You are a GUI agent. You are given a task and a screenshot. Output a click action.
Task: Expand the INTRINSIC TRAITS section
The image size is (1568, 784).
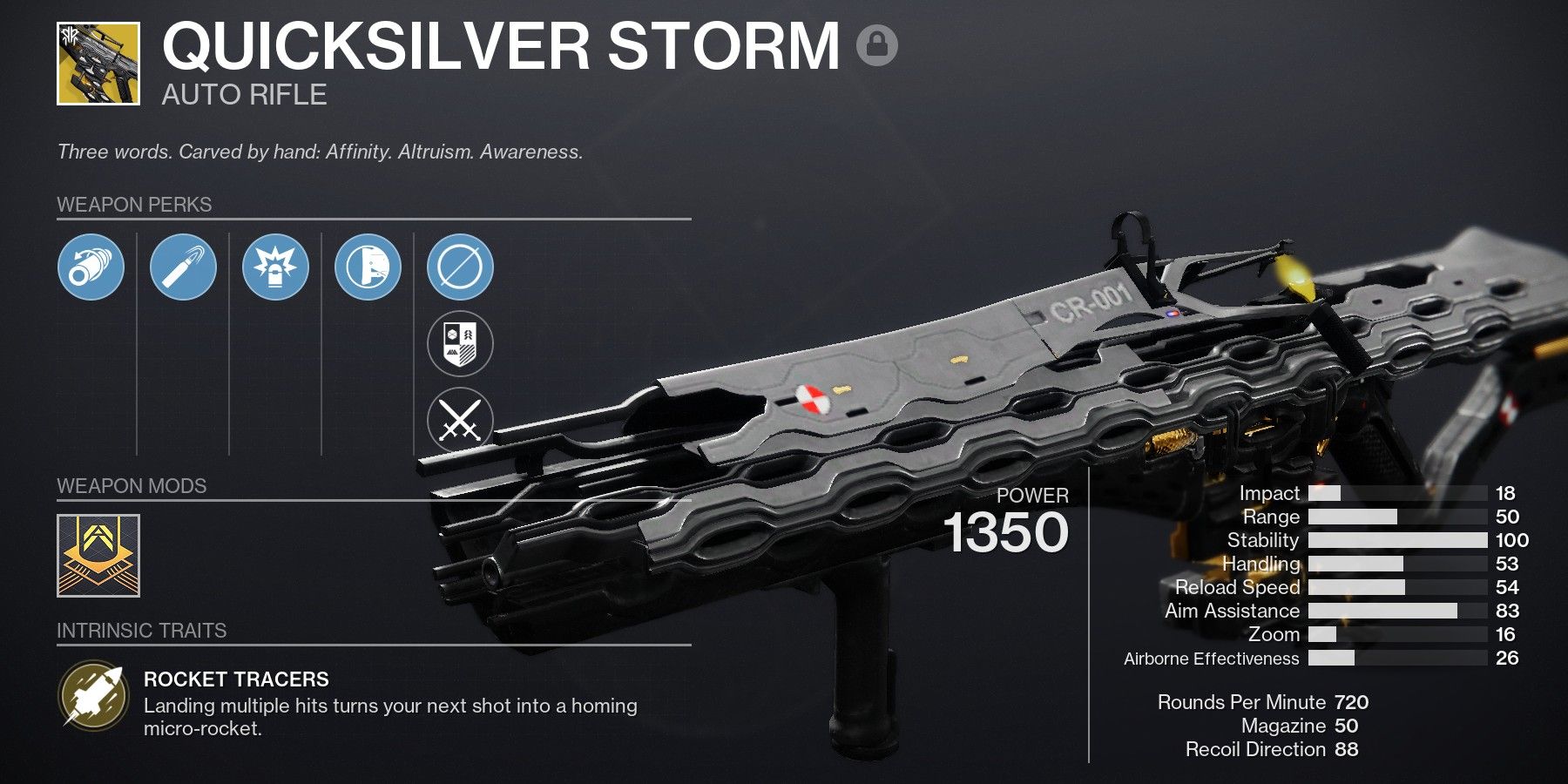point(141,632)
